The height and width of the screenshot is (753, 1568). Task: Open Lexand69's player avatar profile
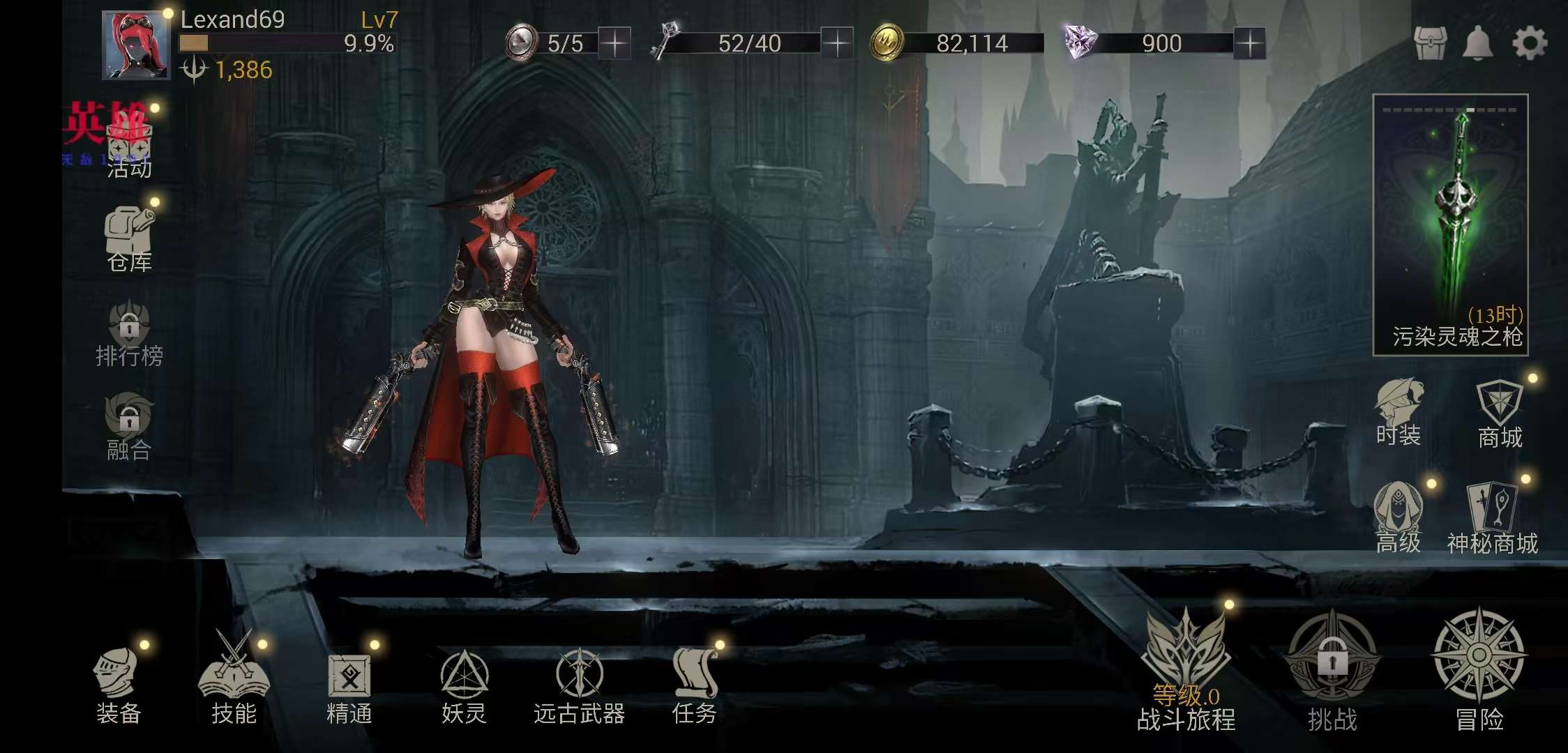coord(136,45)
